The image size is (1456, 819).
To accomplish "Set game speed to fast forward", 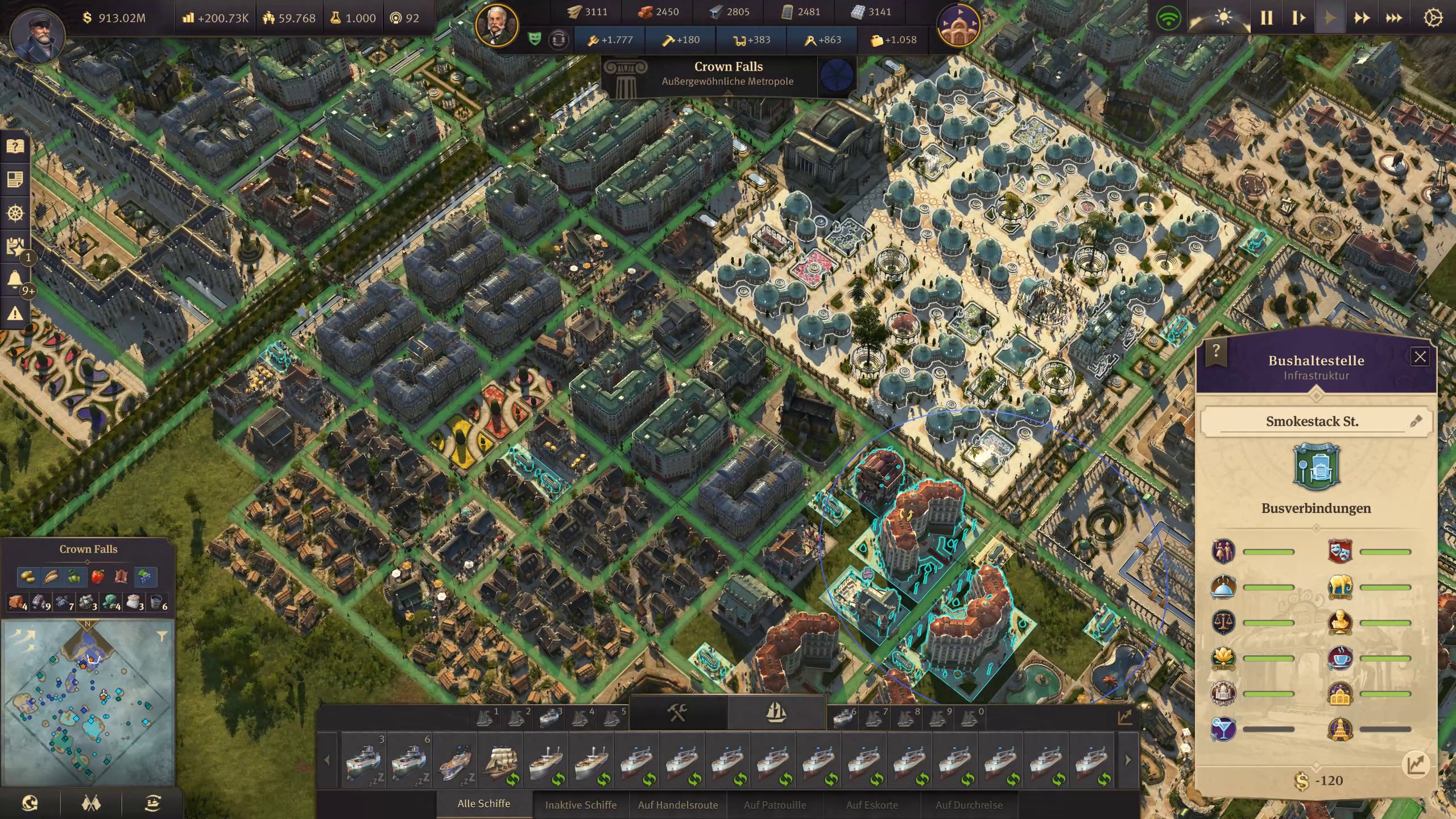I will coord(1362,18).
